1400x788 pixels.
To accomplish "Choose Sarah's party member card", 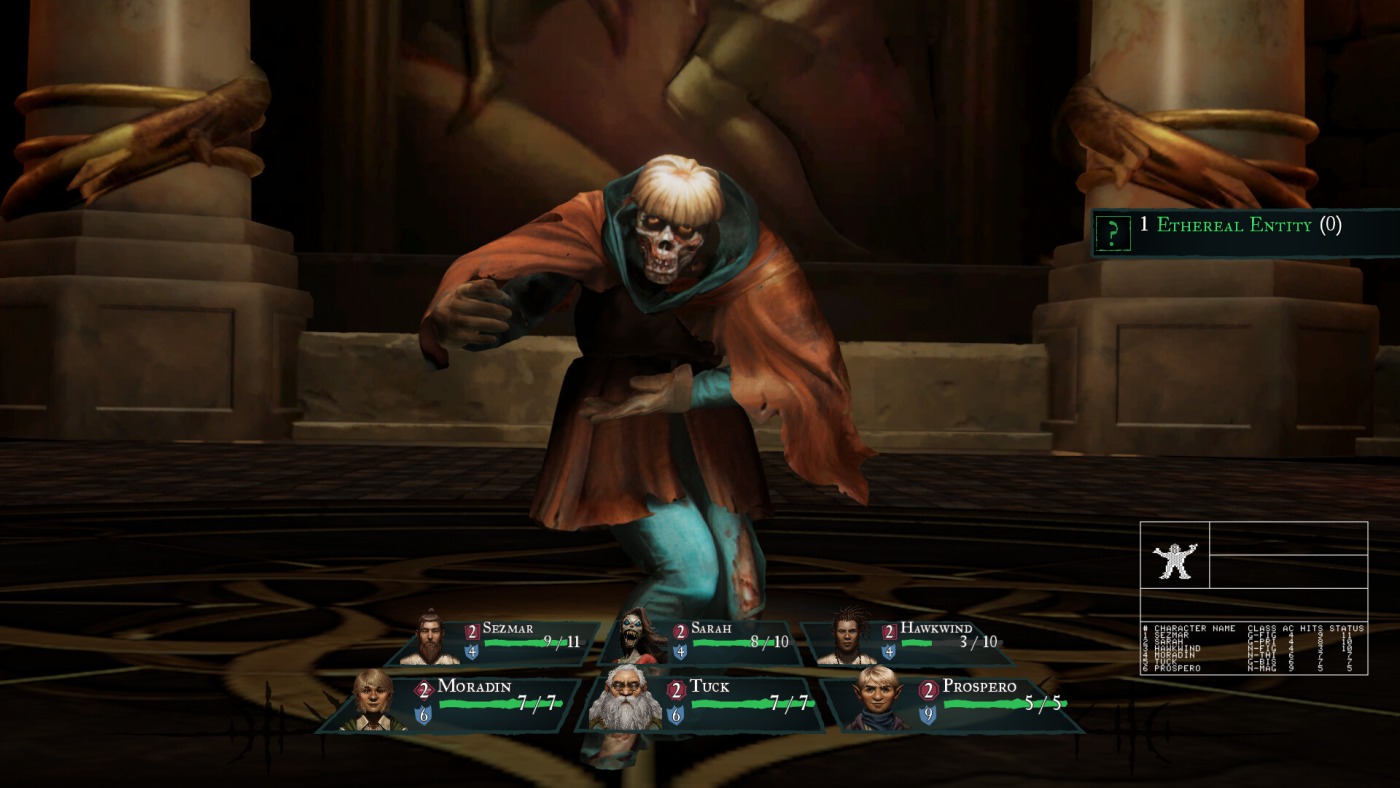I will click(x=703, y=642).
